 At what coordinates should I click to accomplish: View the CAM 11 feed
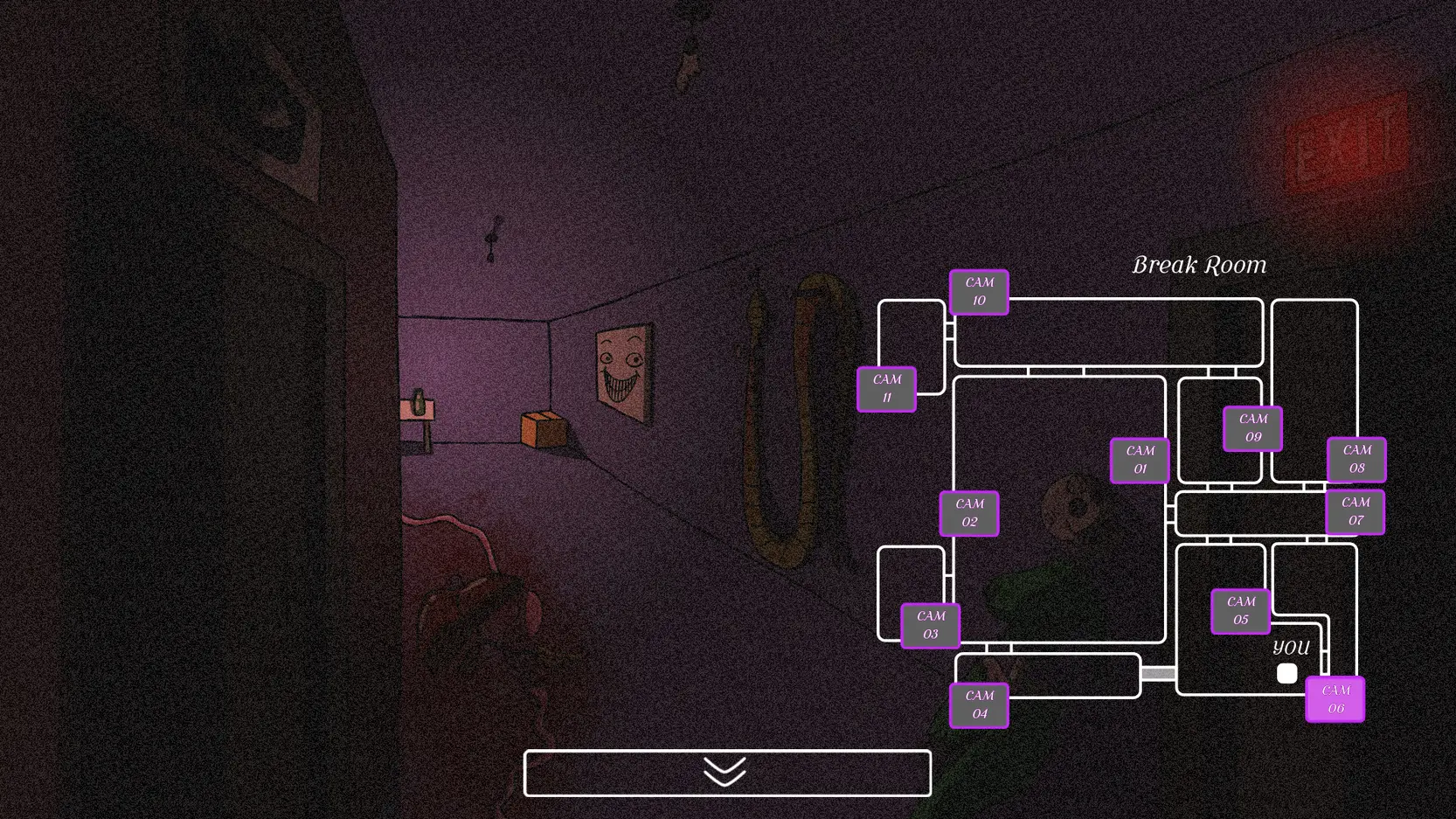point(886,389)
